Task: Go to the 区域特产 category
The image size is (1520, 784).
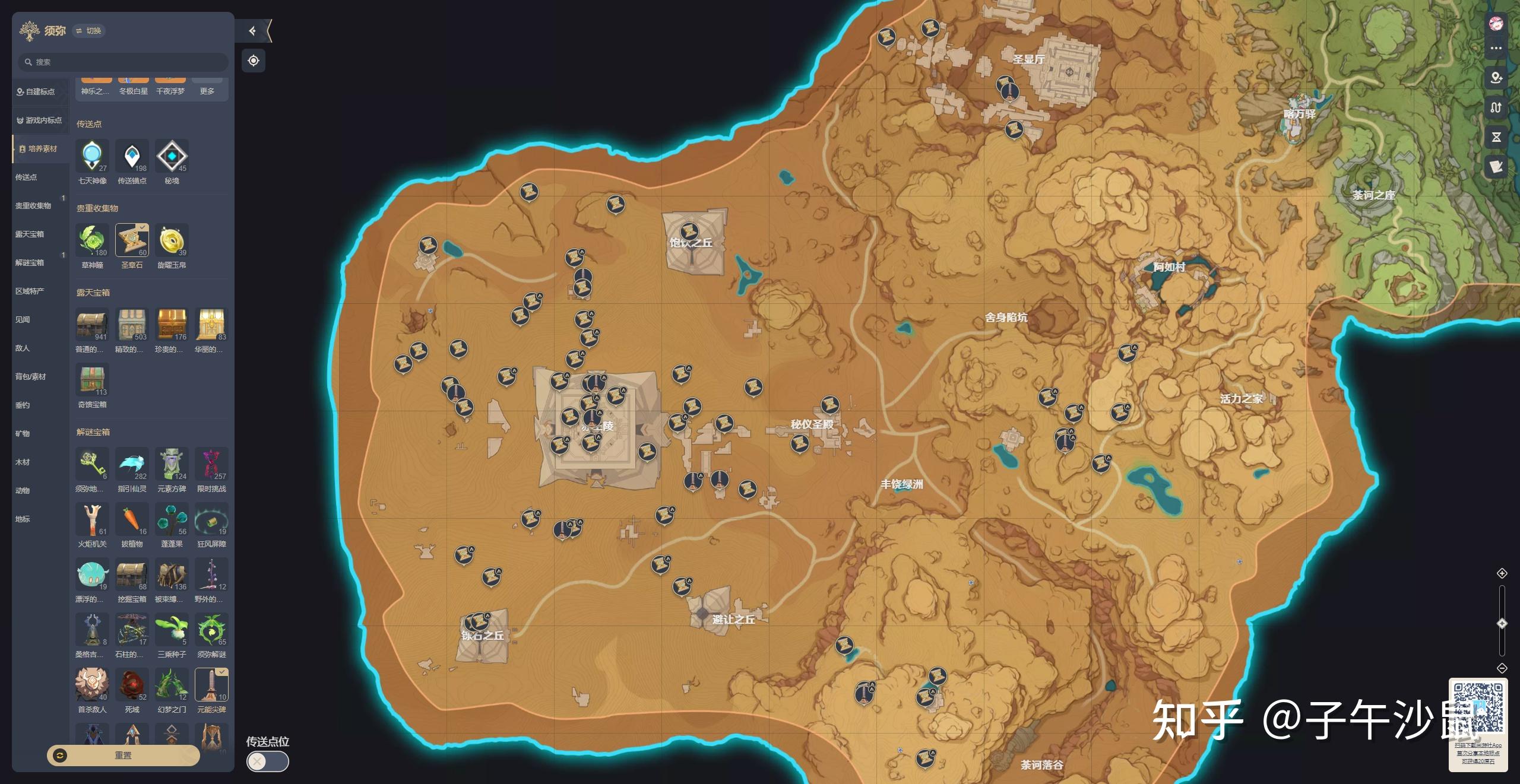Action: 30,291
